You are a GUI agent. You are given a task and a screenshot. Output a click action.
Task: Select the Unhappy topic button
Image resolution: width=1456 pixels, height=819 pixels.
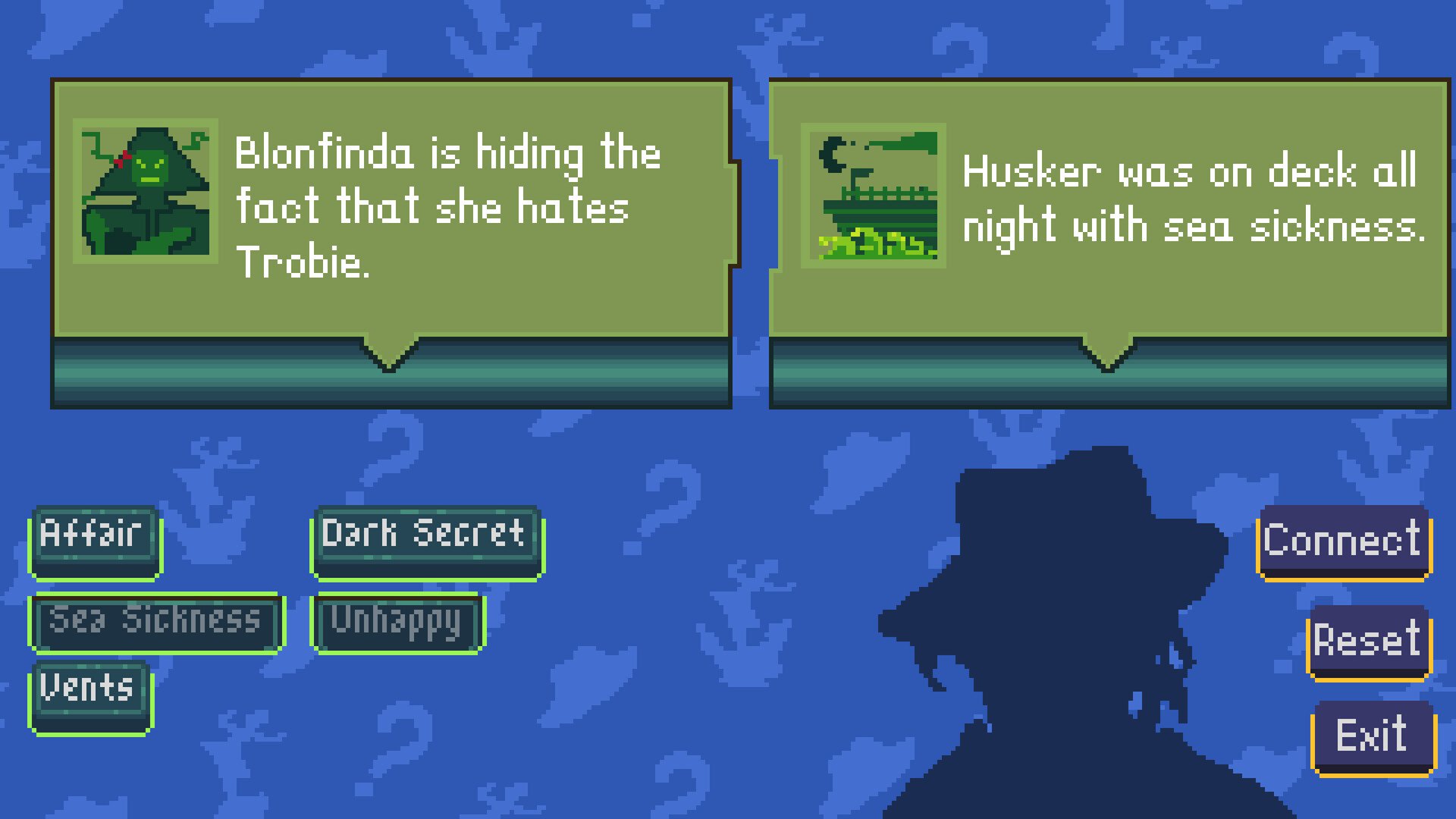pos(397,623)
